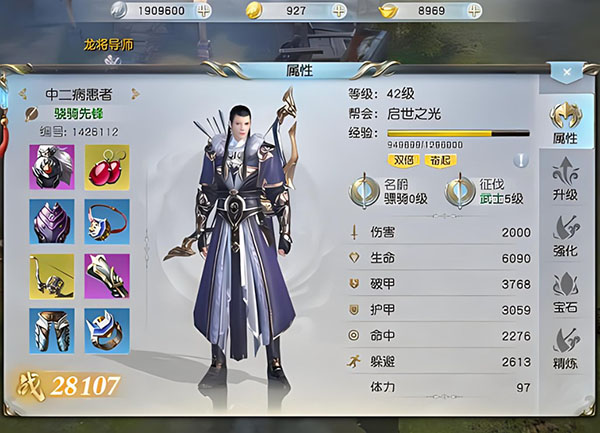Screen dimensions: 600x433
Task: Add more silver coins with plus button
Action: click(x=204, y=10)
